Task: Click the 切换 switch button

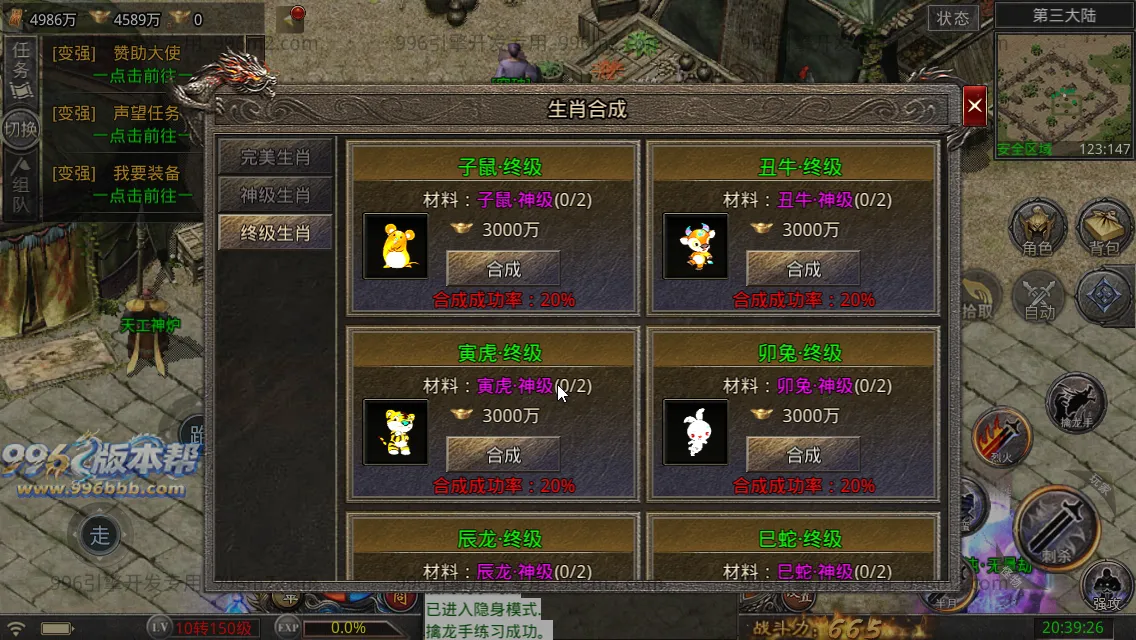Action: 21,128
